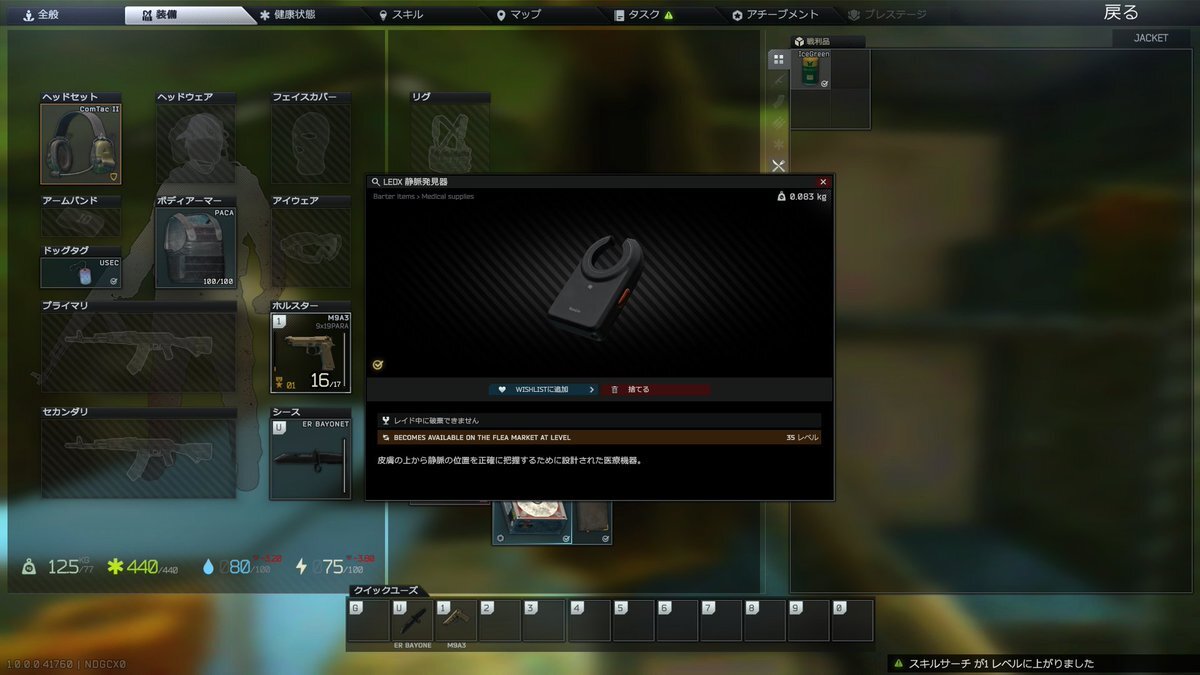
Task: Choose the M9A3 pistol in holster slot
Action: [x=311, y=352]
